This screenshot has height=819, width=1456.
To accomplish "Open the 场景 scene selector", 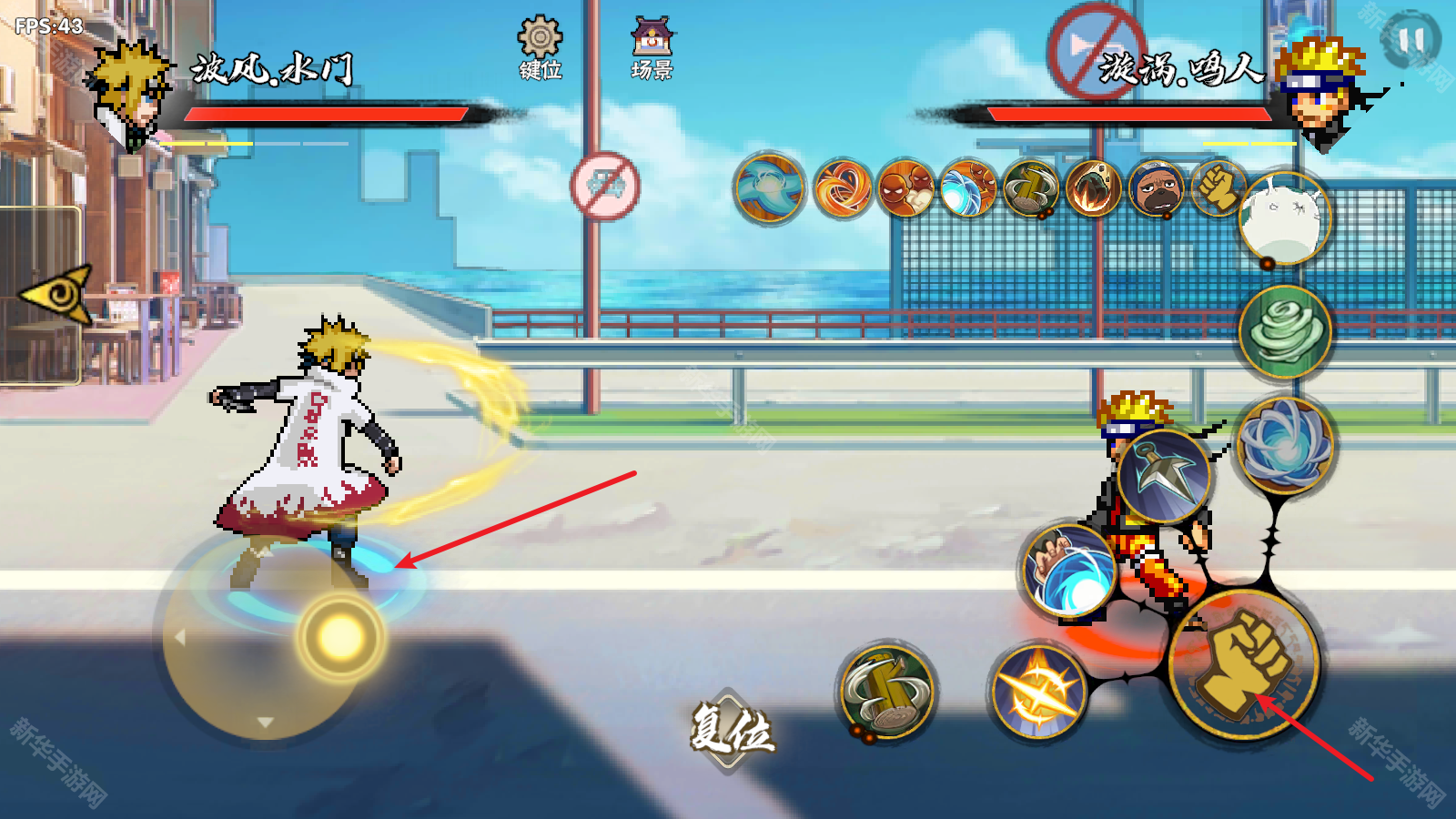I will click(x=652, y=47).
